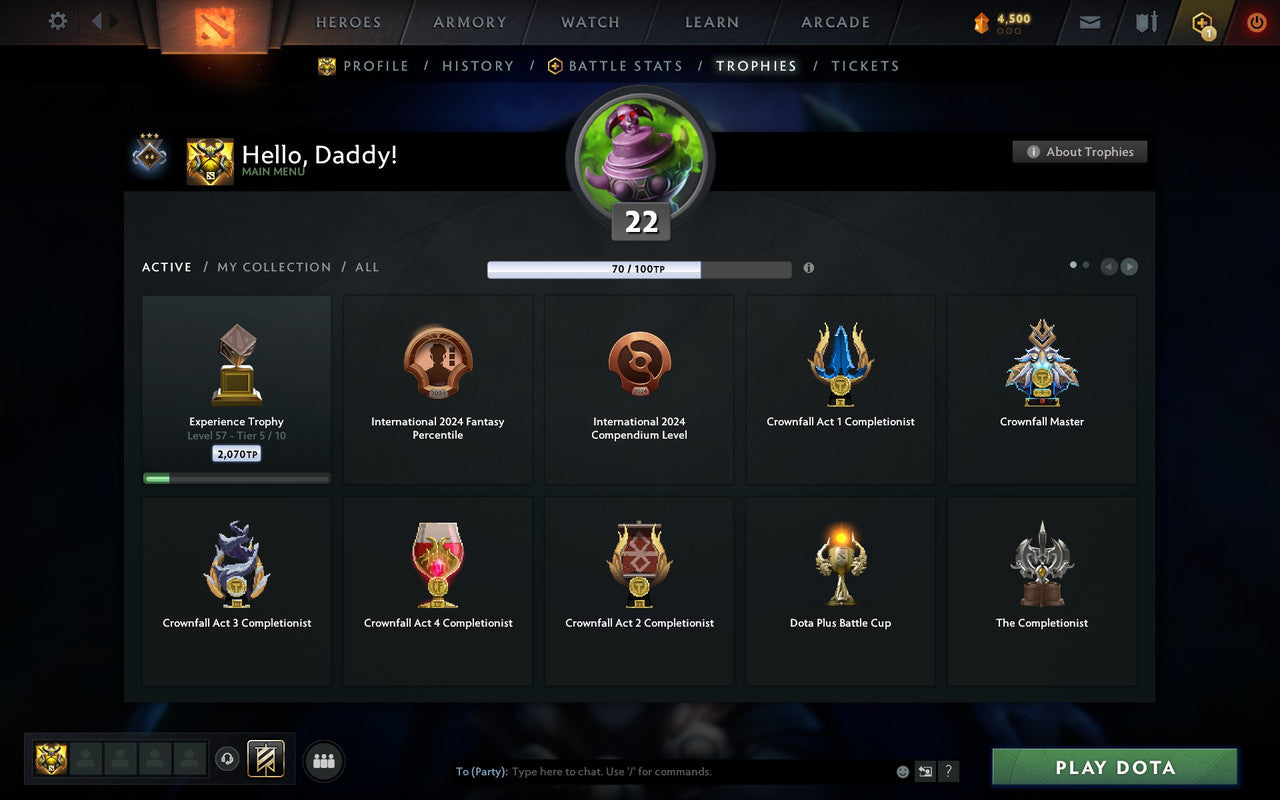
Task: Expand the settings gear menu
Action: click(x=57, y=21)
